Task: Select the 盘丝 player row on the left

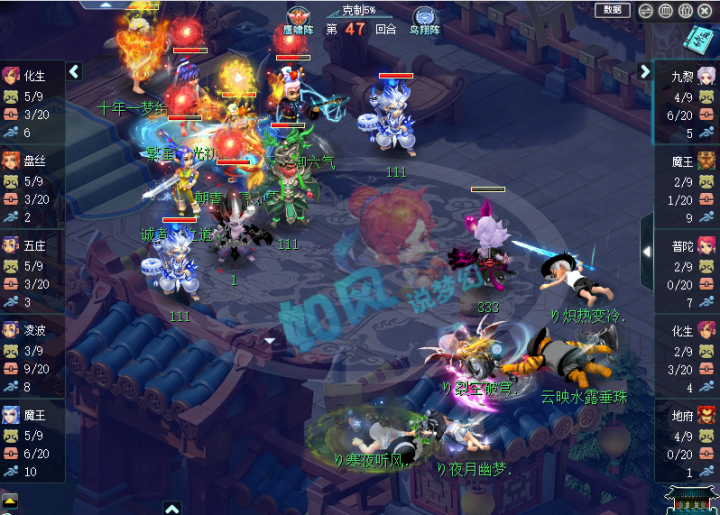Action: click(32, 187)
